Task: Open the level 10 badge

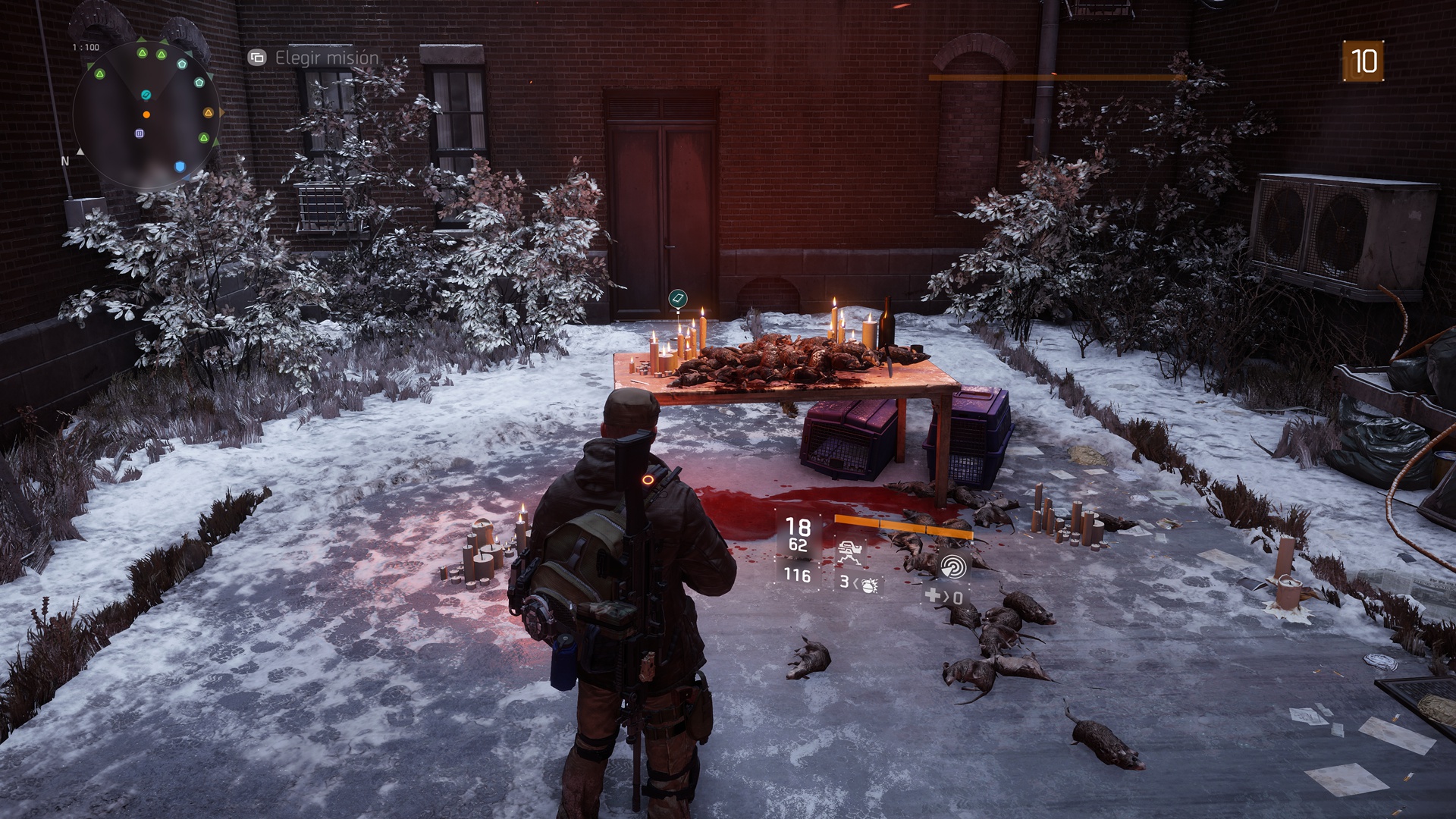Action: tap(1363, 61)
